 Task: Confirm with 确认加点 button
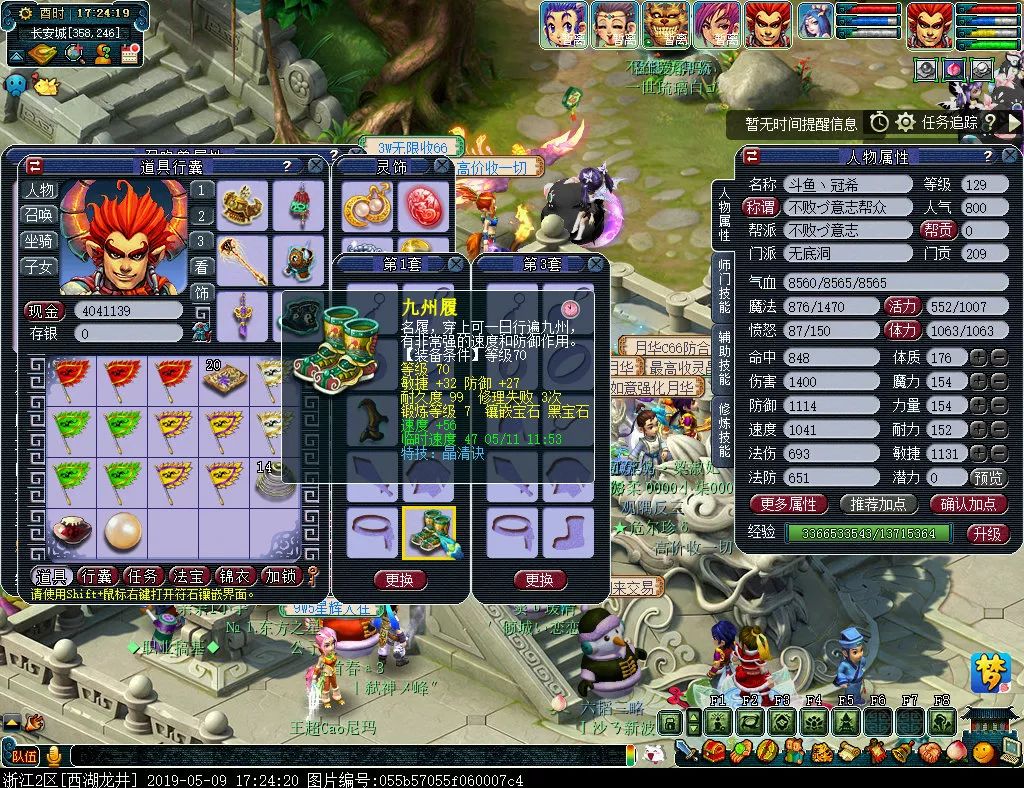[968, 504]
